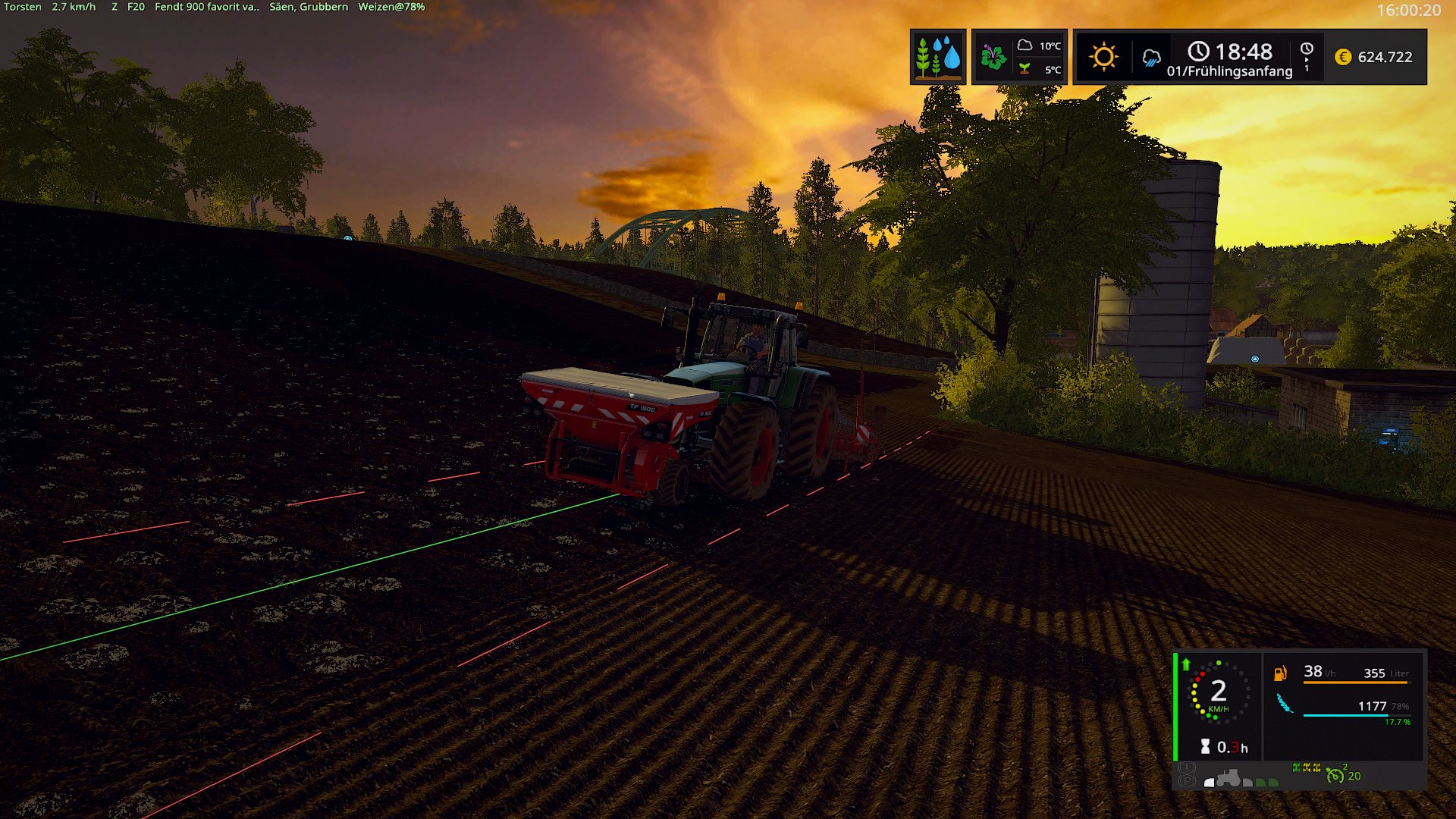Click the hourglass operating hours icon
1456x819 pixels.
(x=1205, y=747)
